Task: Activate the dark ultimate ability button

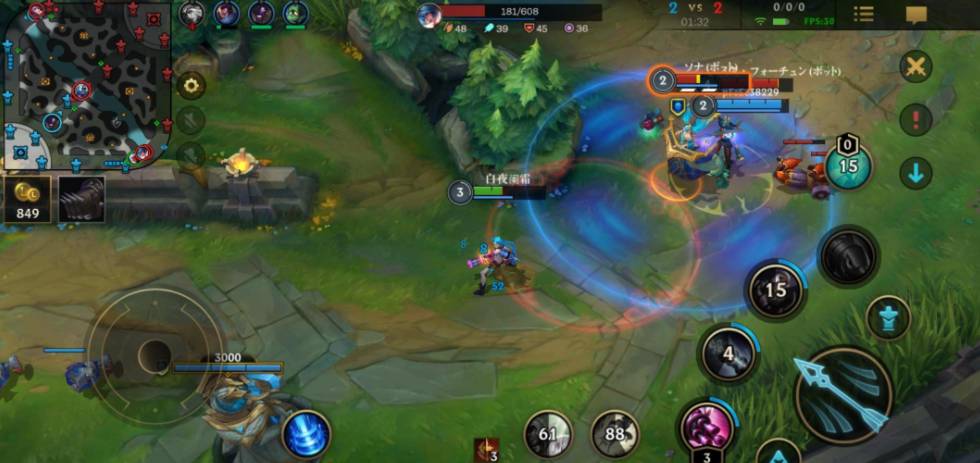Action: pyautogui.click(x=848, y=256)
